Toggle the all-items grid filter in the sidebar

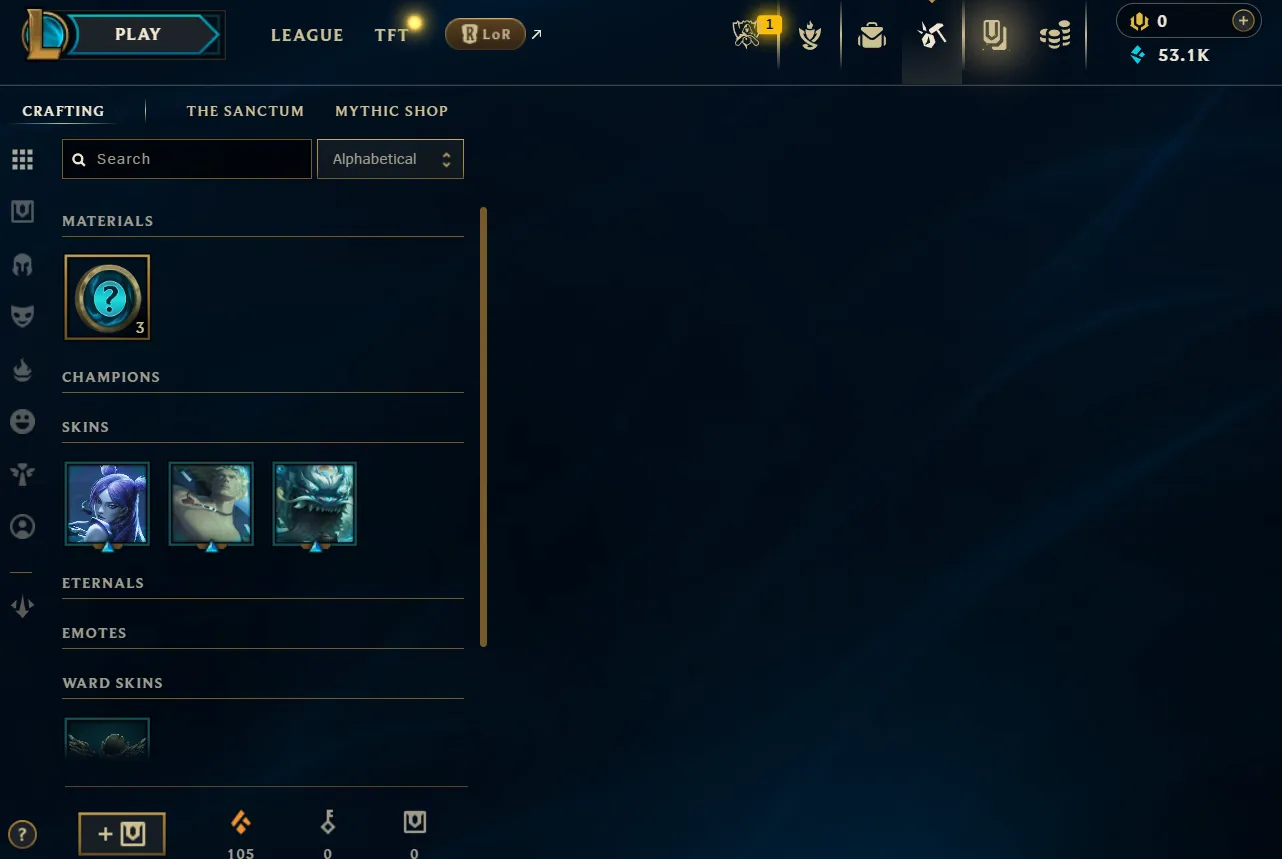pyautogui.click(x=22, y=159)
